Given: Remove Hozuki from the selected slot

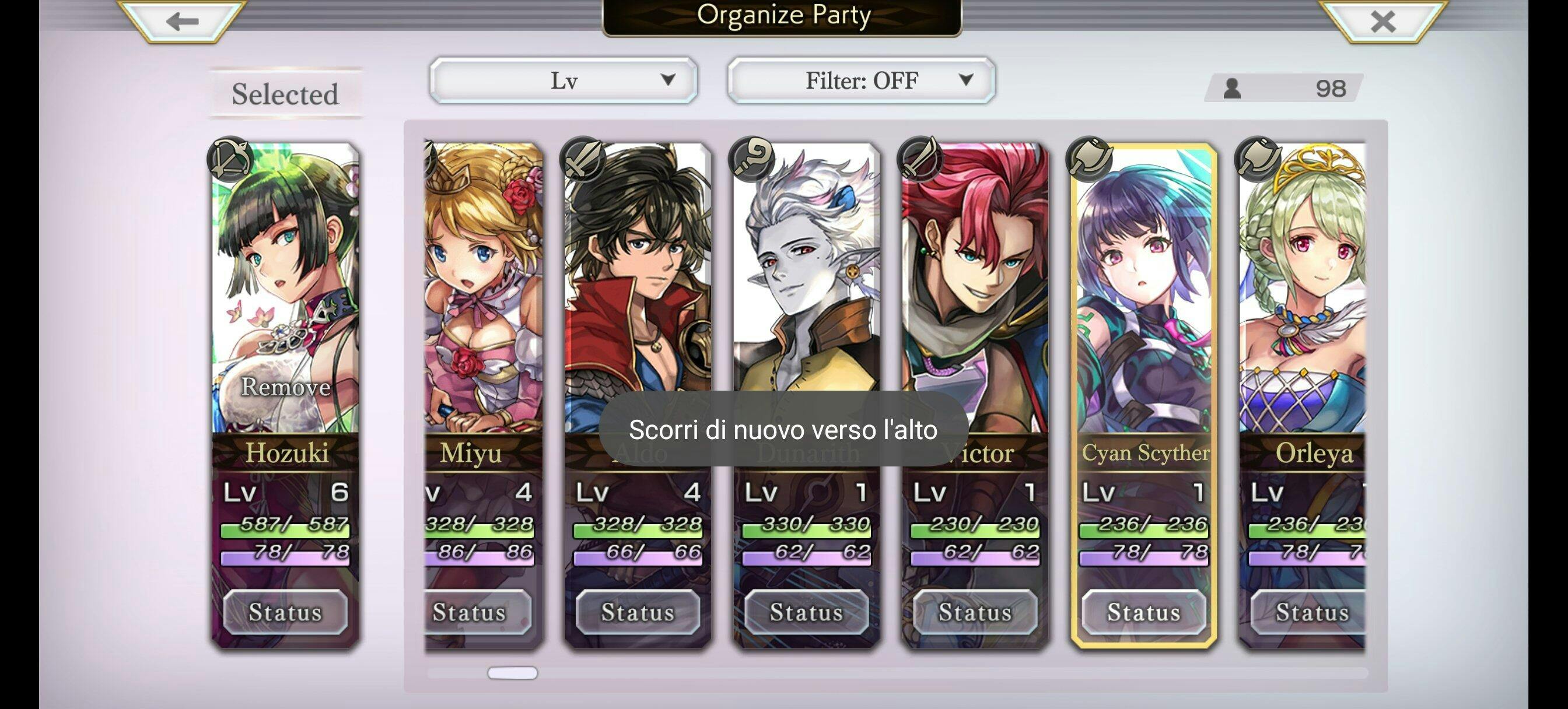Looking at the screenshot, I should (x=285, y=387).
